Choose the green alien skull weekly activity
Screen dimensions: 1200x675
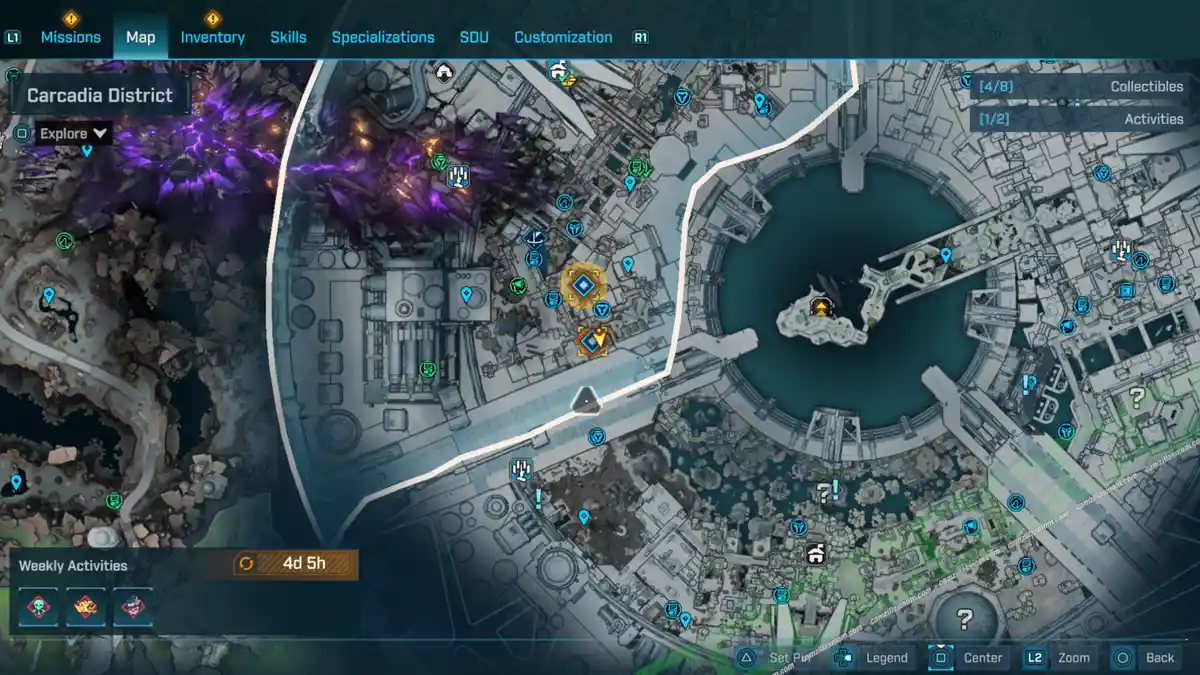coord(39,607)
